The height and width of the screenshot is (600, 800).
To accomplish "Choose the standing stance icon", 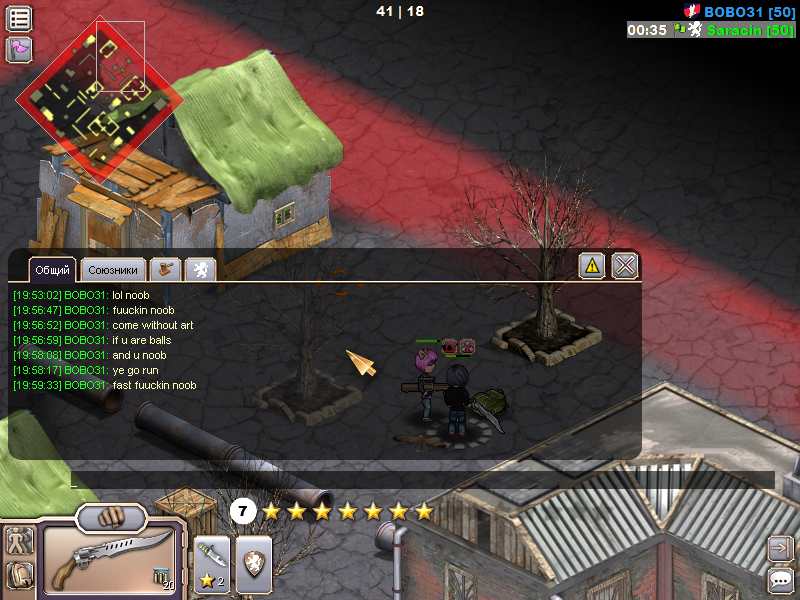I will 19,541.
